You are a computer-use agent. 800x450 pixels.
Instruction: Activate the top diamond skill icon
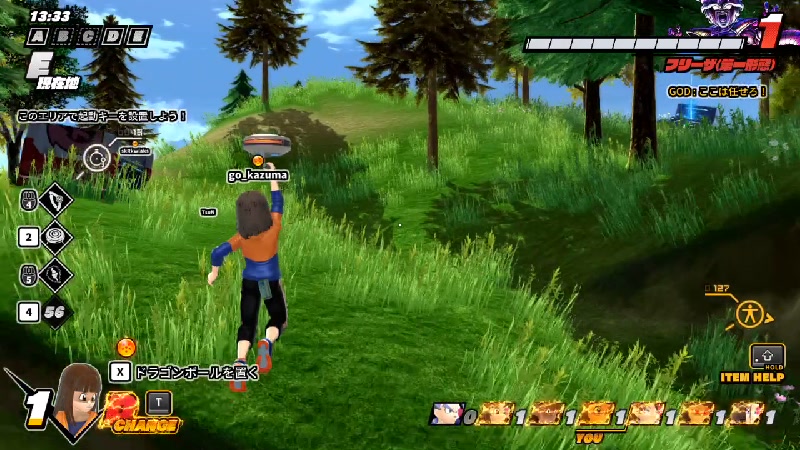tap(54, 199)
